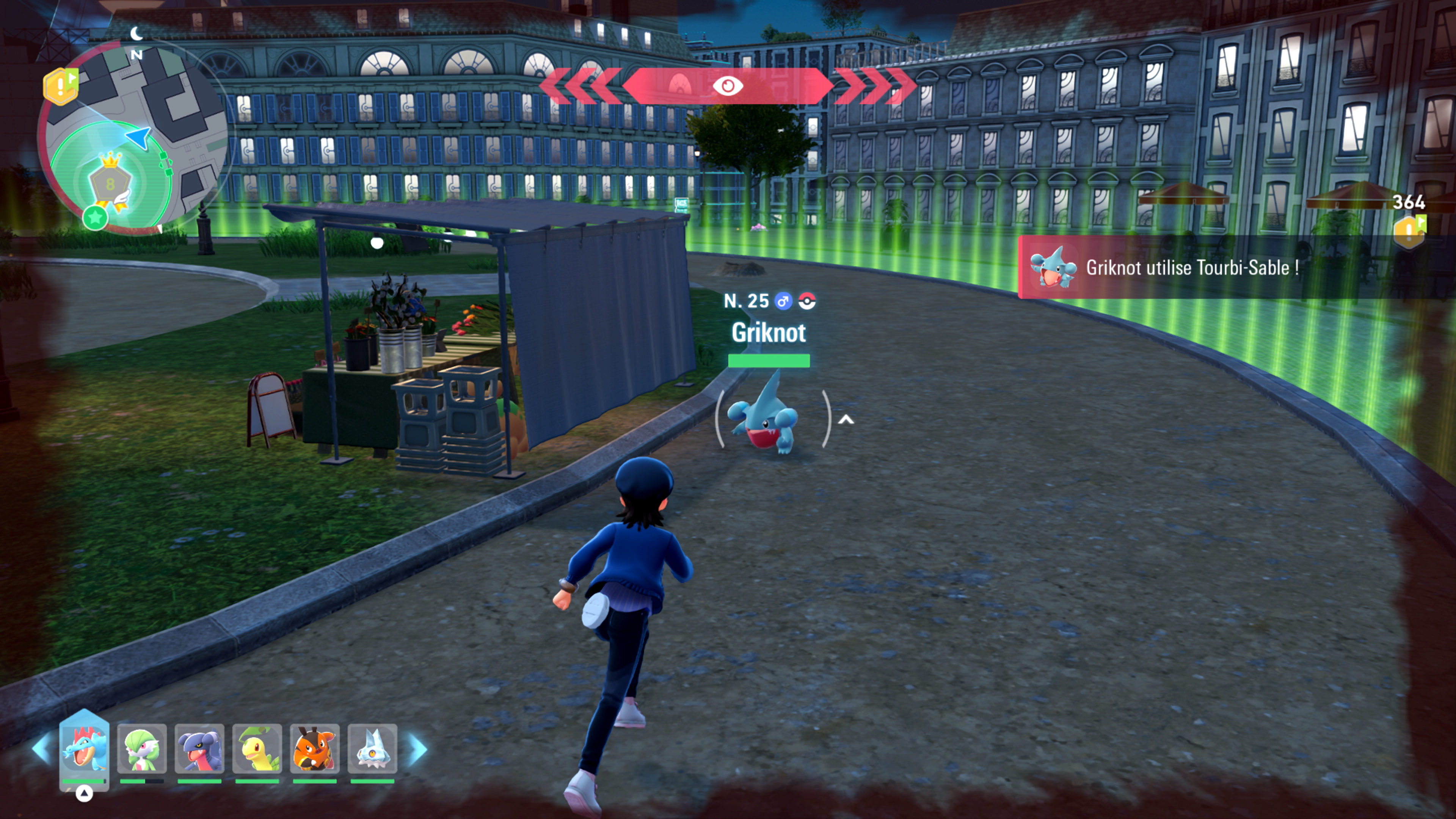1456x819 pixels.
Task: Click the yellow quest marker on minimap edge
Action: tap(61, 86)
